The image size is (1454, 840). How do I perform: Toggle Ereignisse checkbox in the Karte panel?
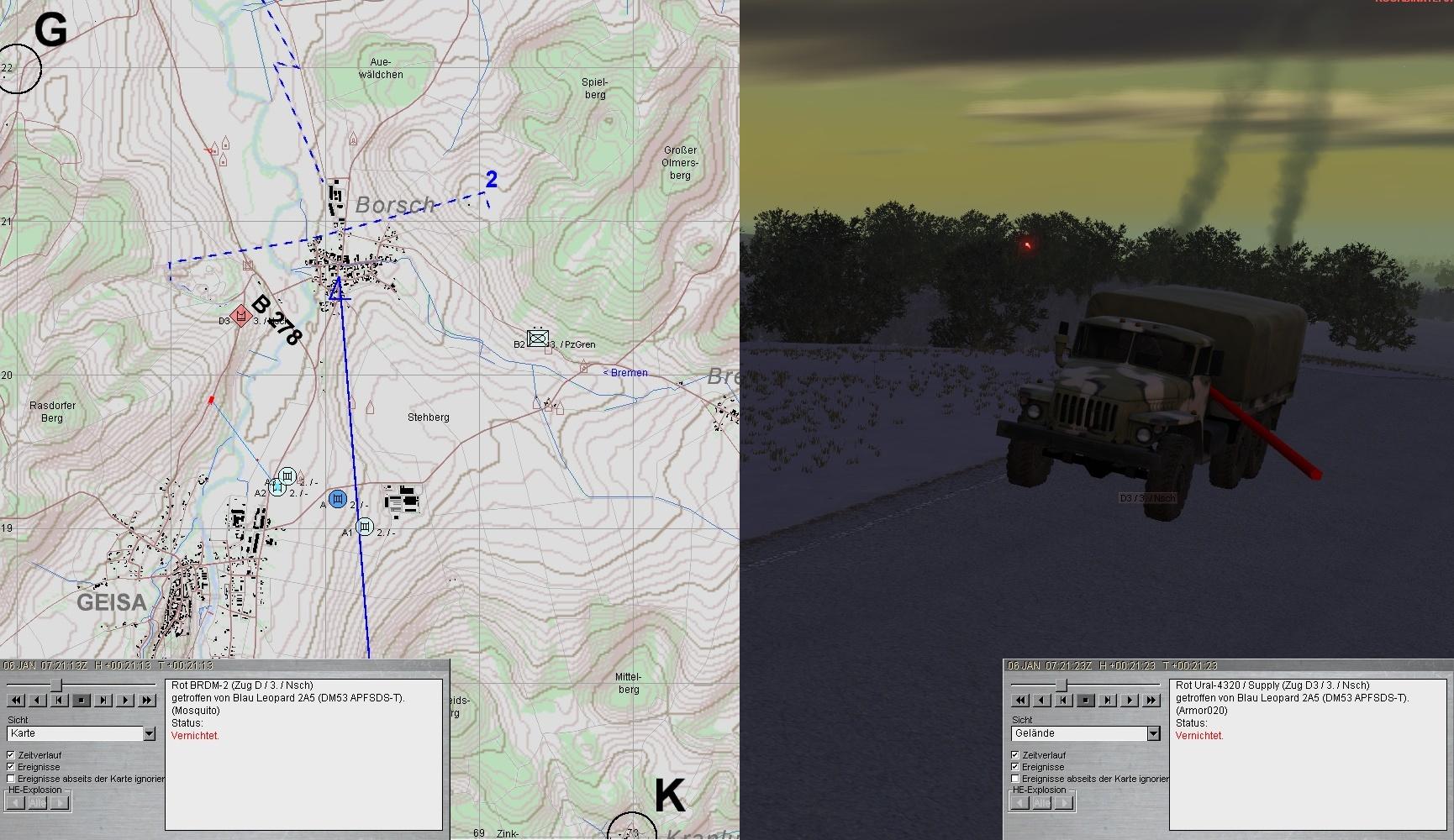click(11, 767)
